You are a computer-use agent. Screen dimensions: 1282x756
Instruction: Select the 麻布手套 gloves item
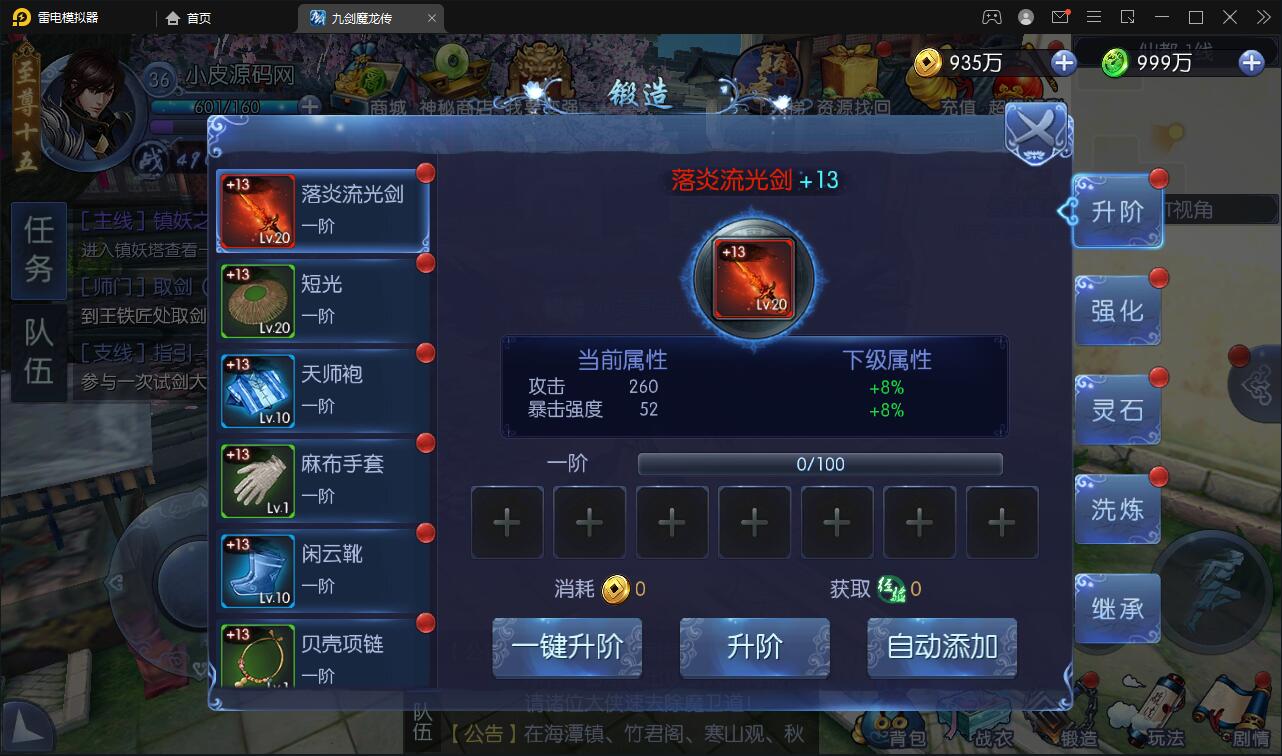[320, 481]
